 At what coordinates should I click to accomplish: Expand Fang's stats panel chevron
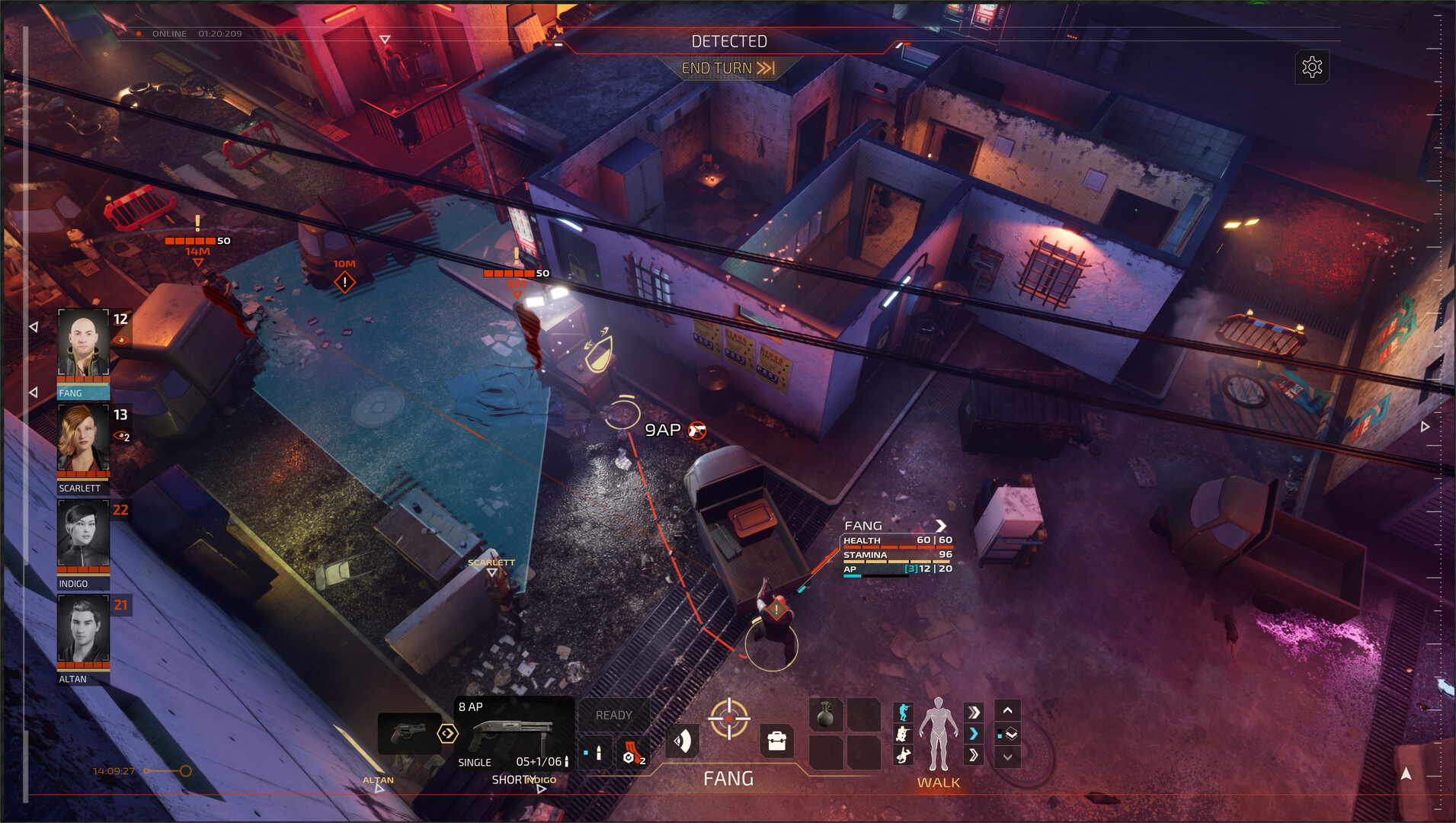click(942, 526)
